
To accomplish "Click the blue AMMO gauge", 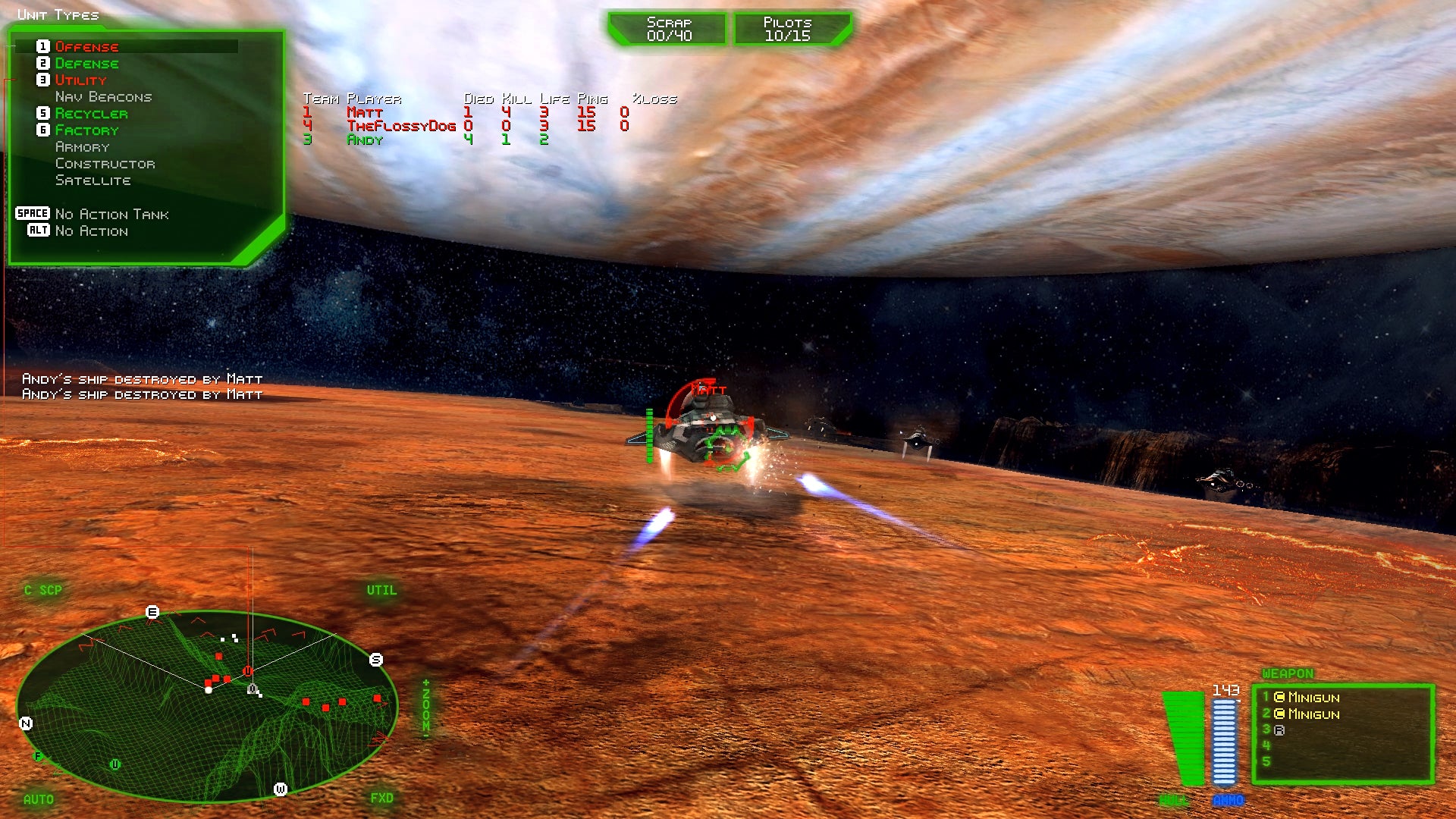I will 1223,739.
